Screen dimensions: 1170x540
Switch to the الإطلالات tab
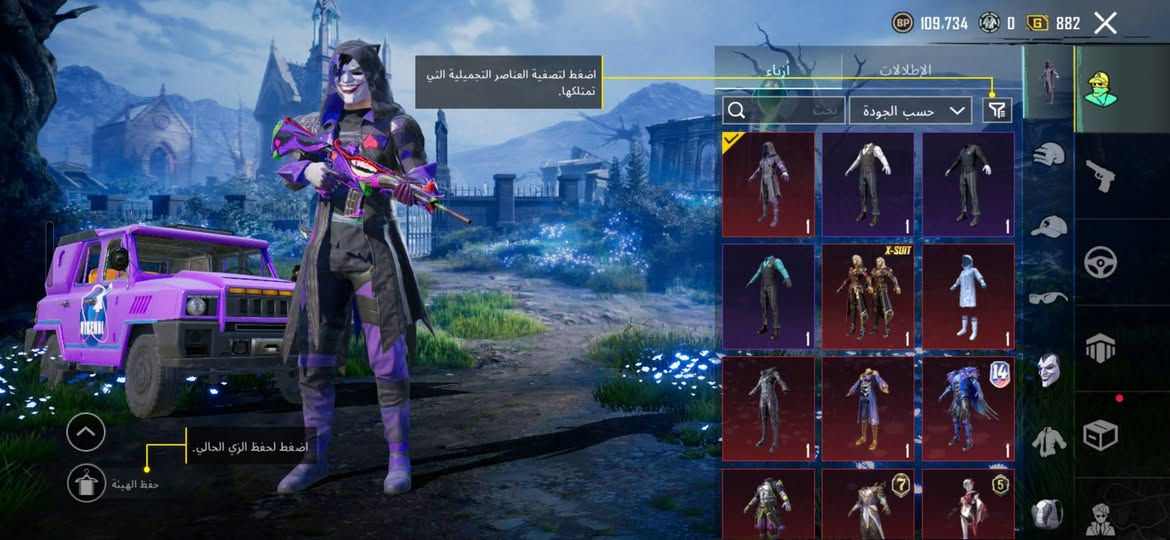tap(904, 70)
